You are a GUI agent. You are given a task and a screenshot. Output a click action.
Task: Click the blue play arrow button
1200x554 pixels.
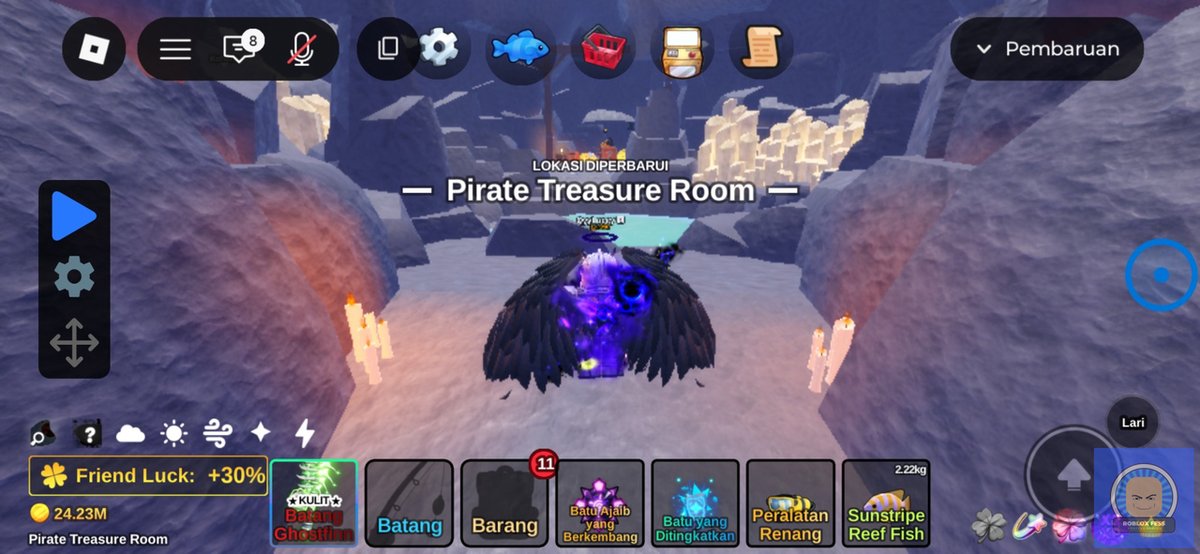[74, 217]
